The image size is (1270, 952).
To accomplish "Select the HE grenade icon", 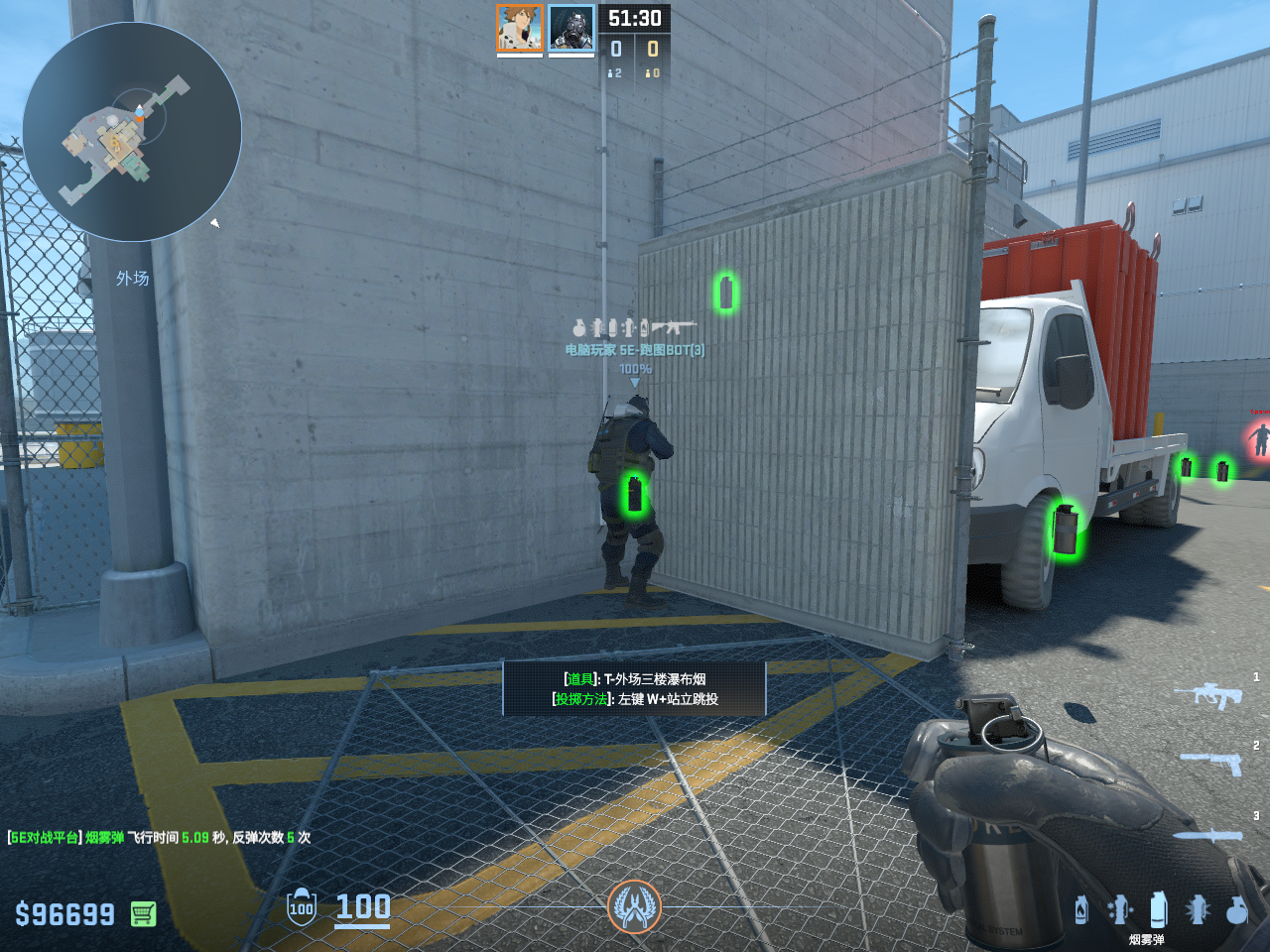I will pos(1236,909).
